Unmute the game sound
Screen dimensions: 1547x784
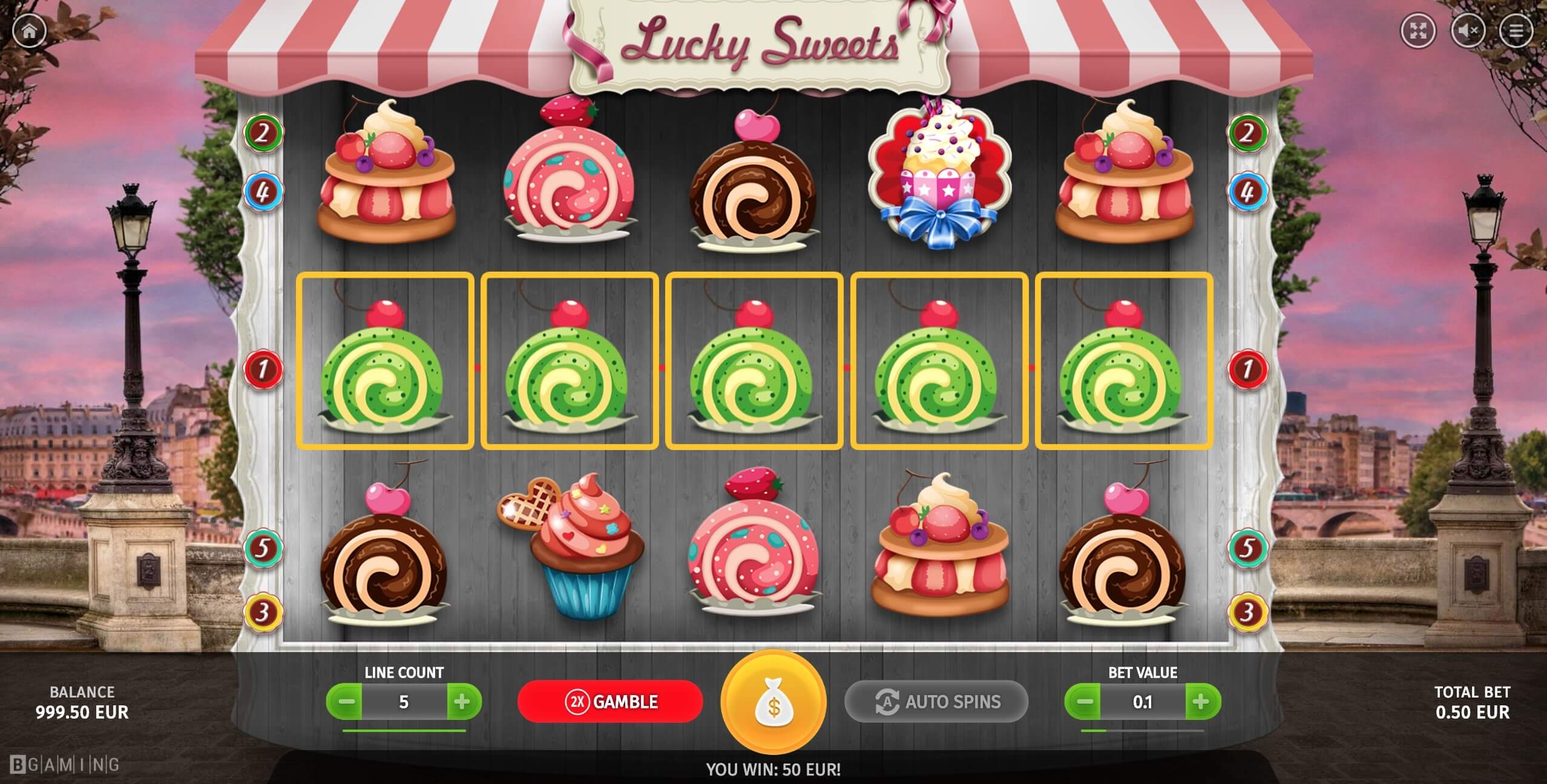click(x=1468, y=30)
